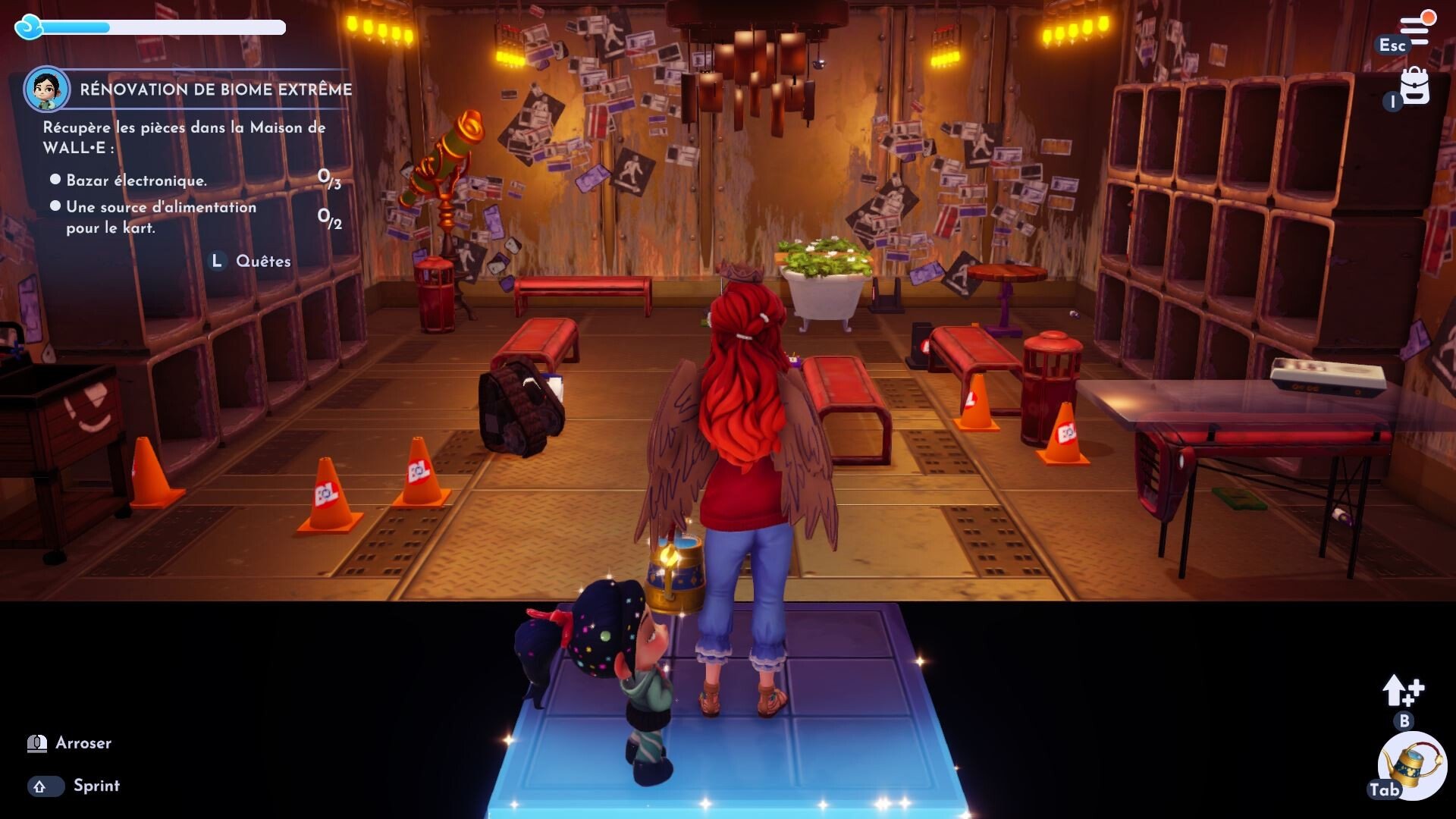Screen dimensions: 1456x819
Task: Click the I key badge on the backpack
Action: (x=1392, y=100)
